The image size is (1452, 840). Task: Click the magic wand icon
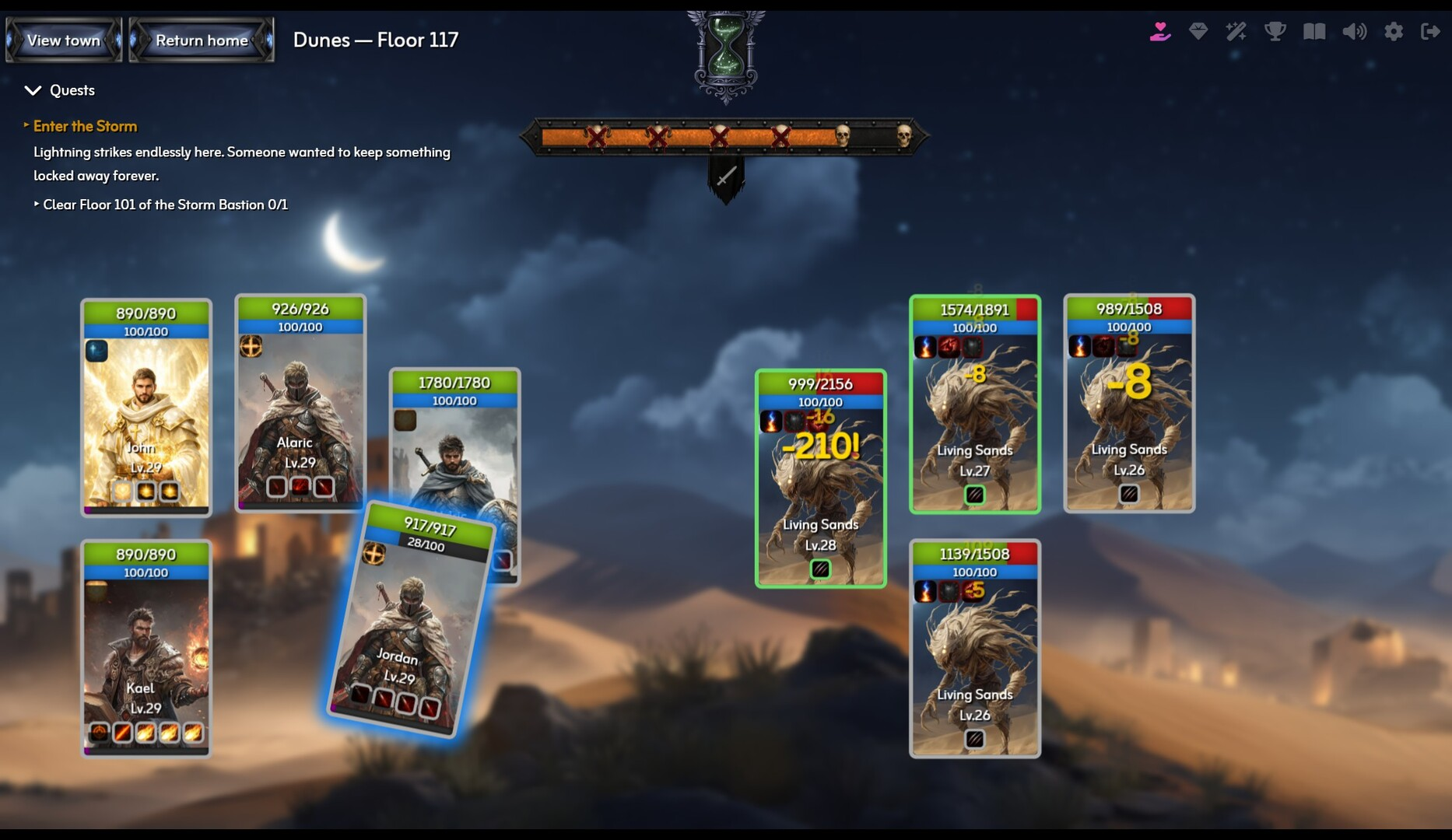click(1236, 31)
